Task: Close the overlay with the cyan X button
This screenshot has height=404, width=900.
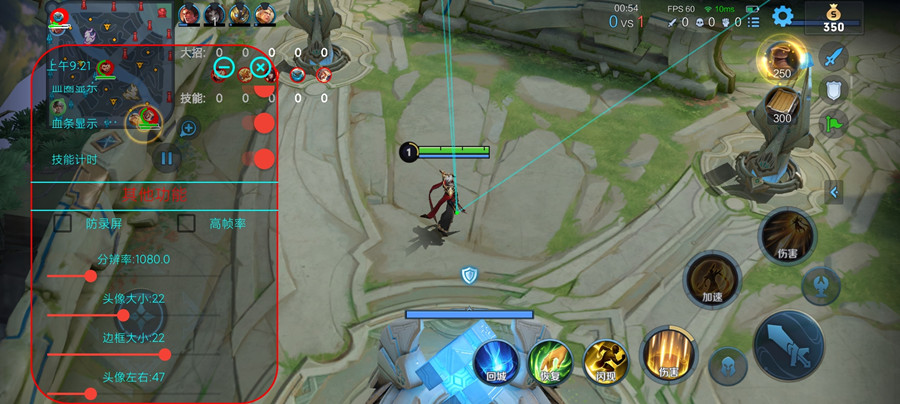Action: click(259, 68)
